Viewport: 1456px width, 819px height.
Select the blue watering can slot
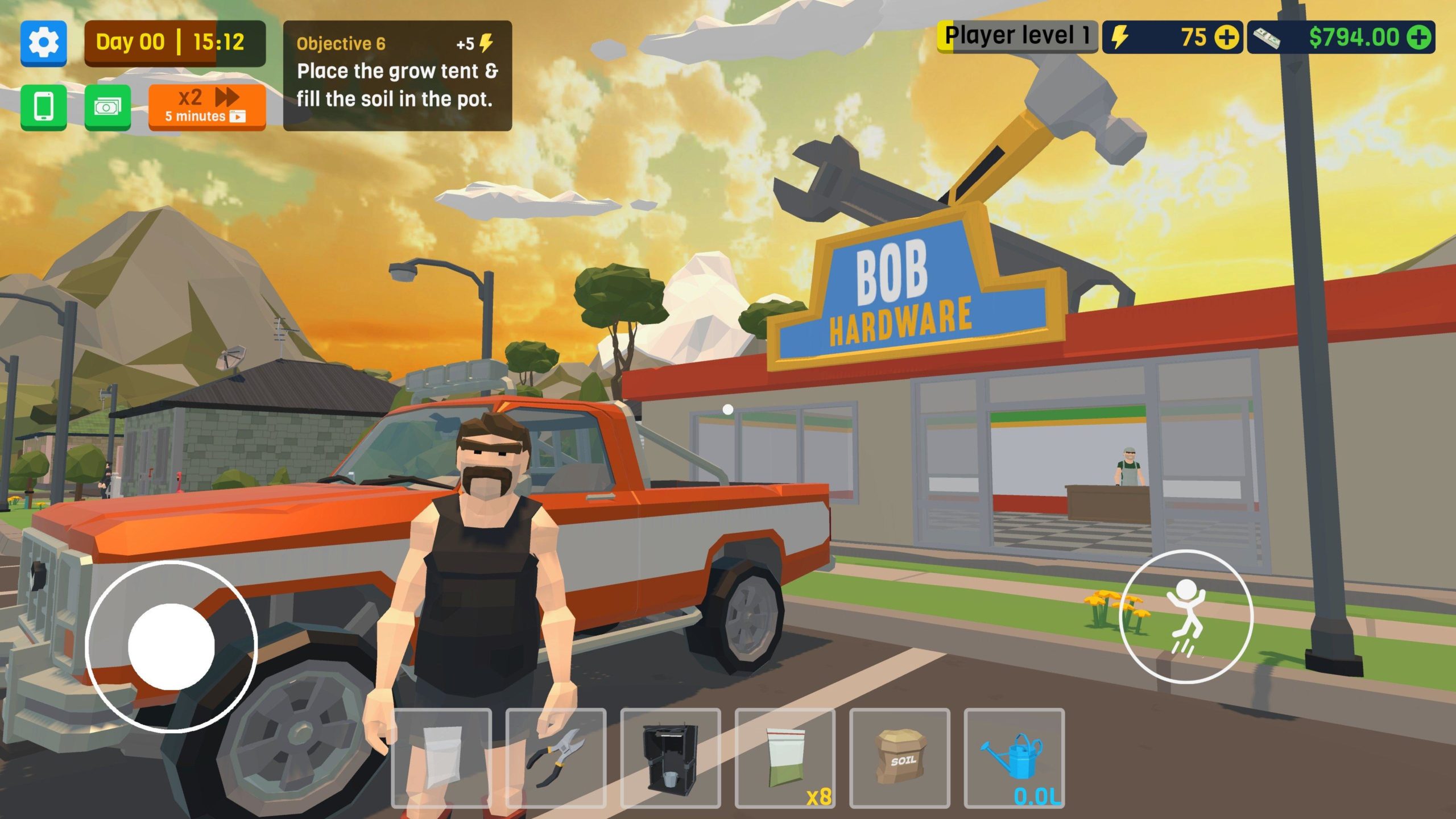pos(1014,758)
